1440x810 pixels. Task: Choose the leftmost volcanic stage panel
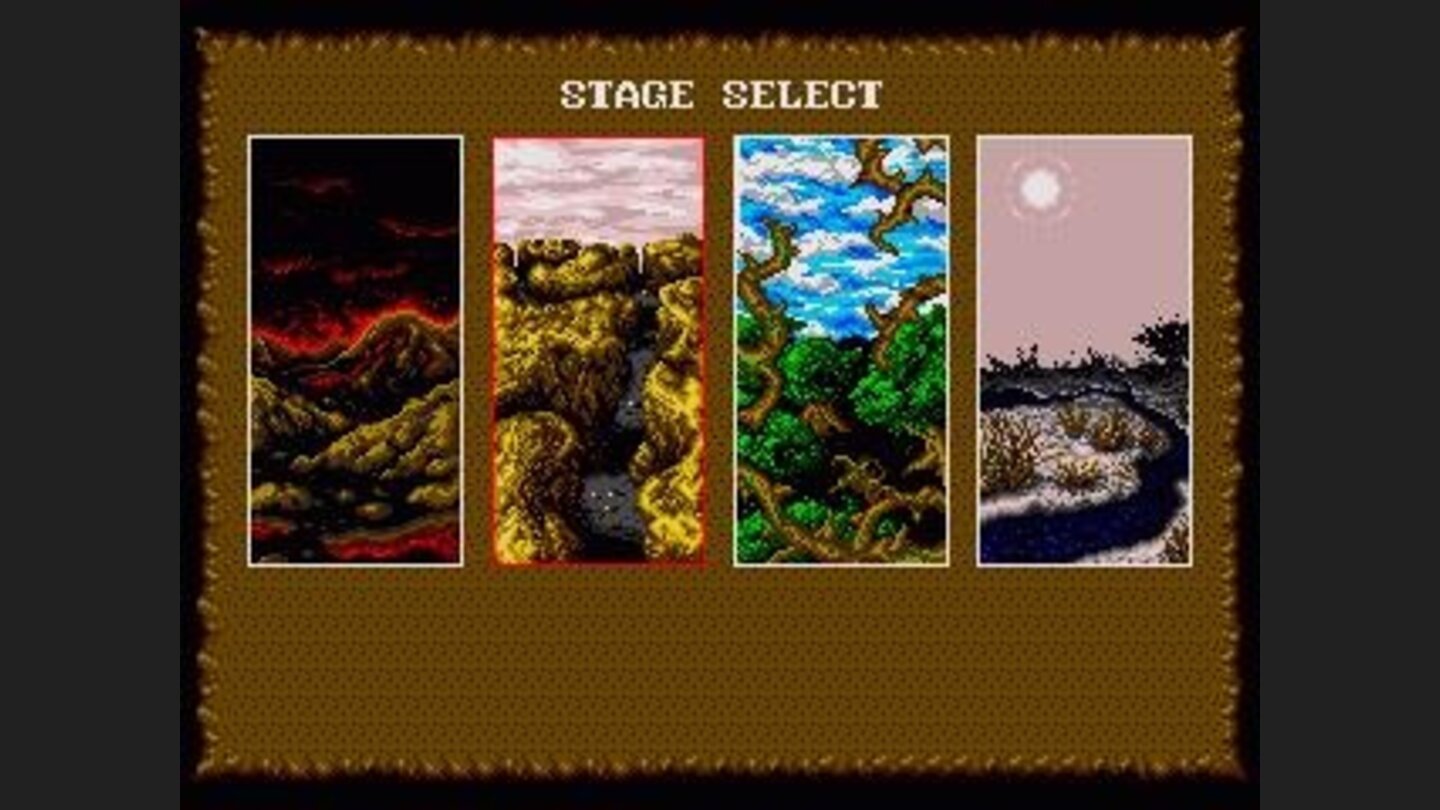355,350
